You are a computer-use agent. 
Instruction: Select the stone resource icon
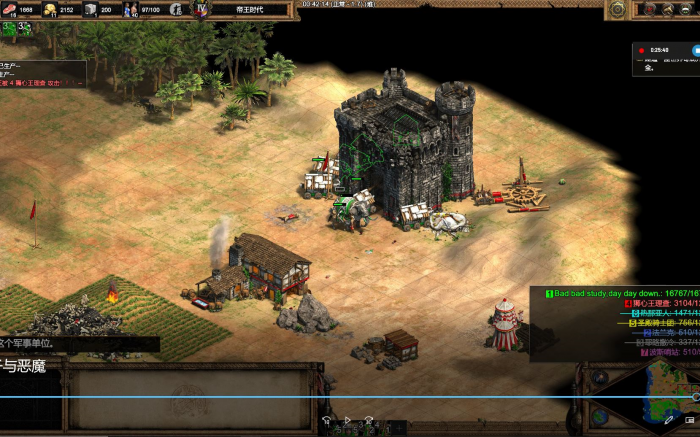90,10
